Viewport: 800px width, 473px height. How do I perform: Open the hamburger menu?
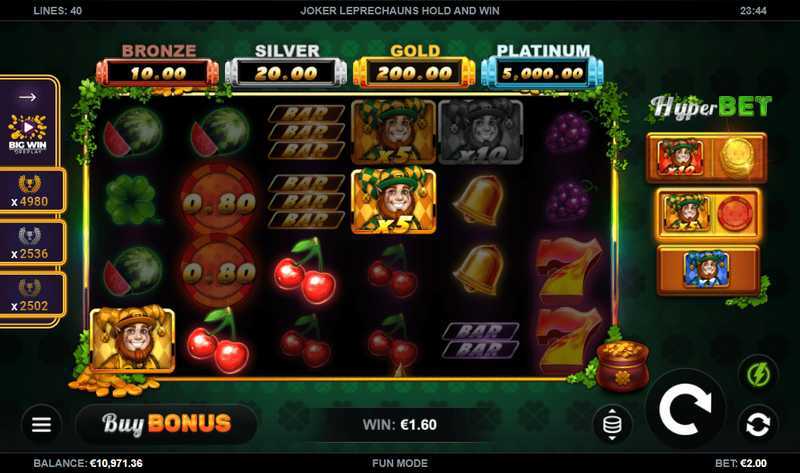(41, 425)
